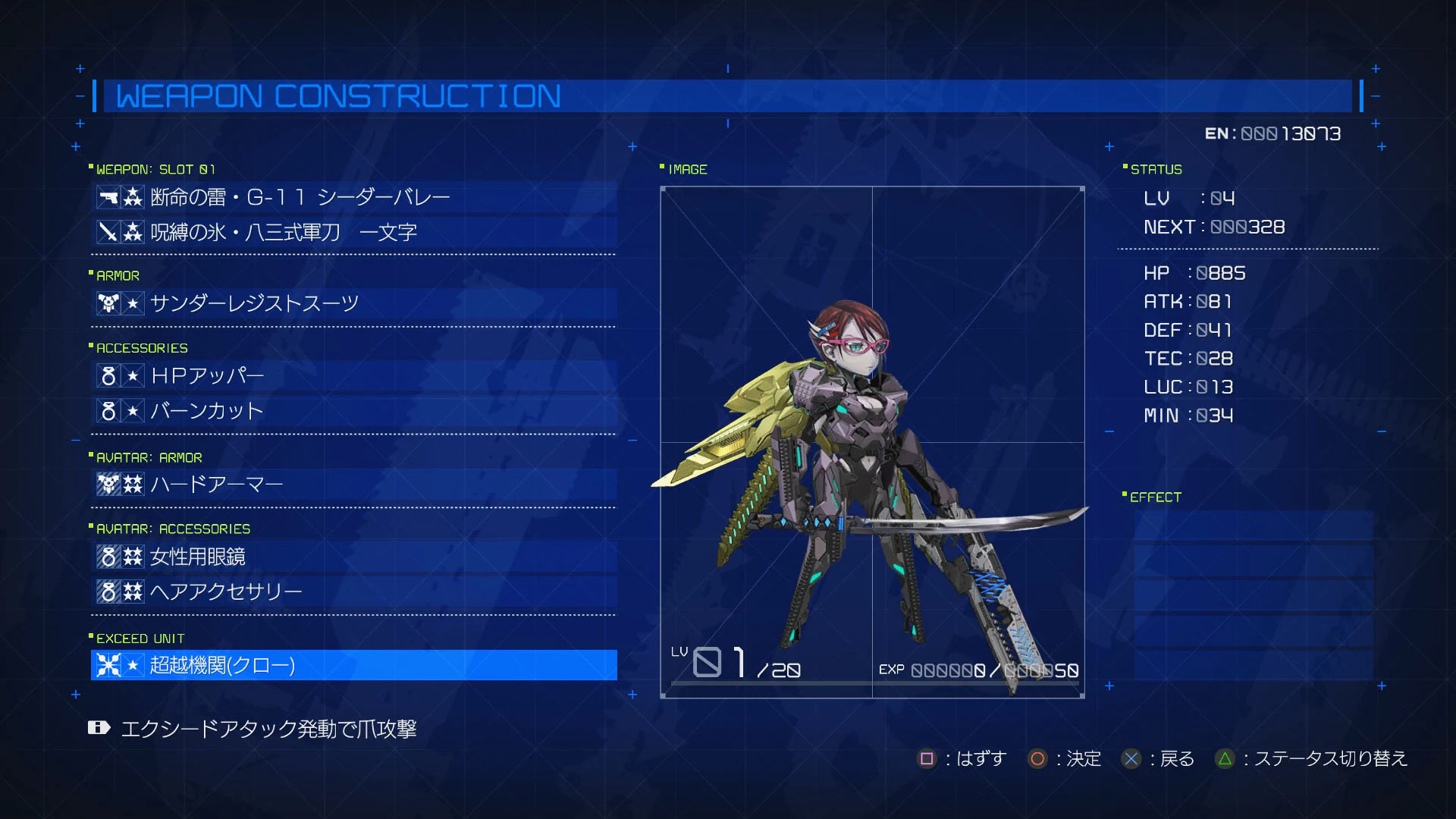
Task: Expand the ACCESSORIES section header
Action: [x=141, y=348]
